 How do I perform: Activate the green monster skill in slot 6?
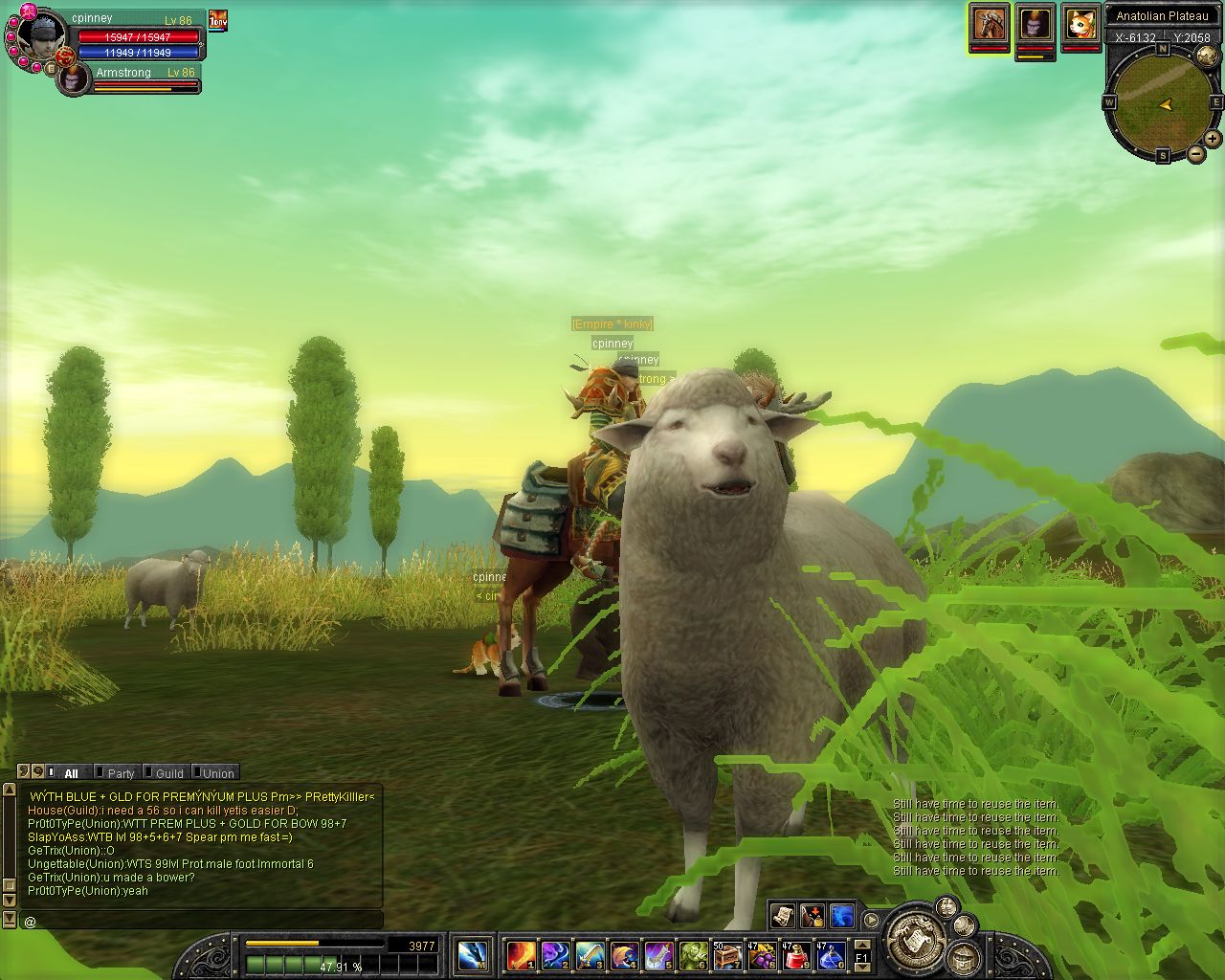coord(694,954)
